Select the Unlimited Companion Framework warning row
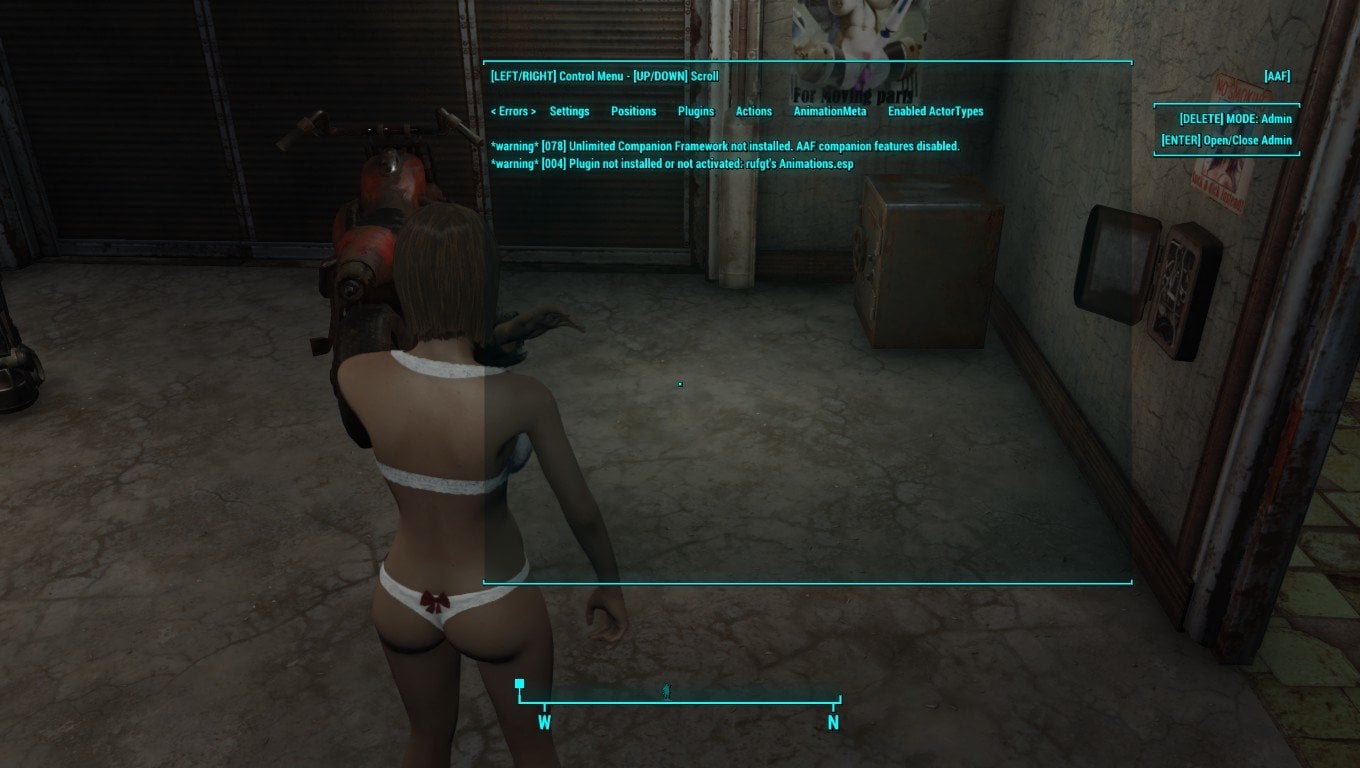 coord(725,146)
